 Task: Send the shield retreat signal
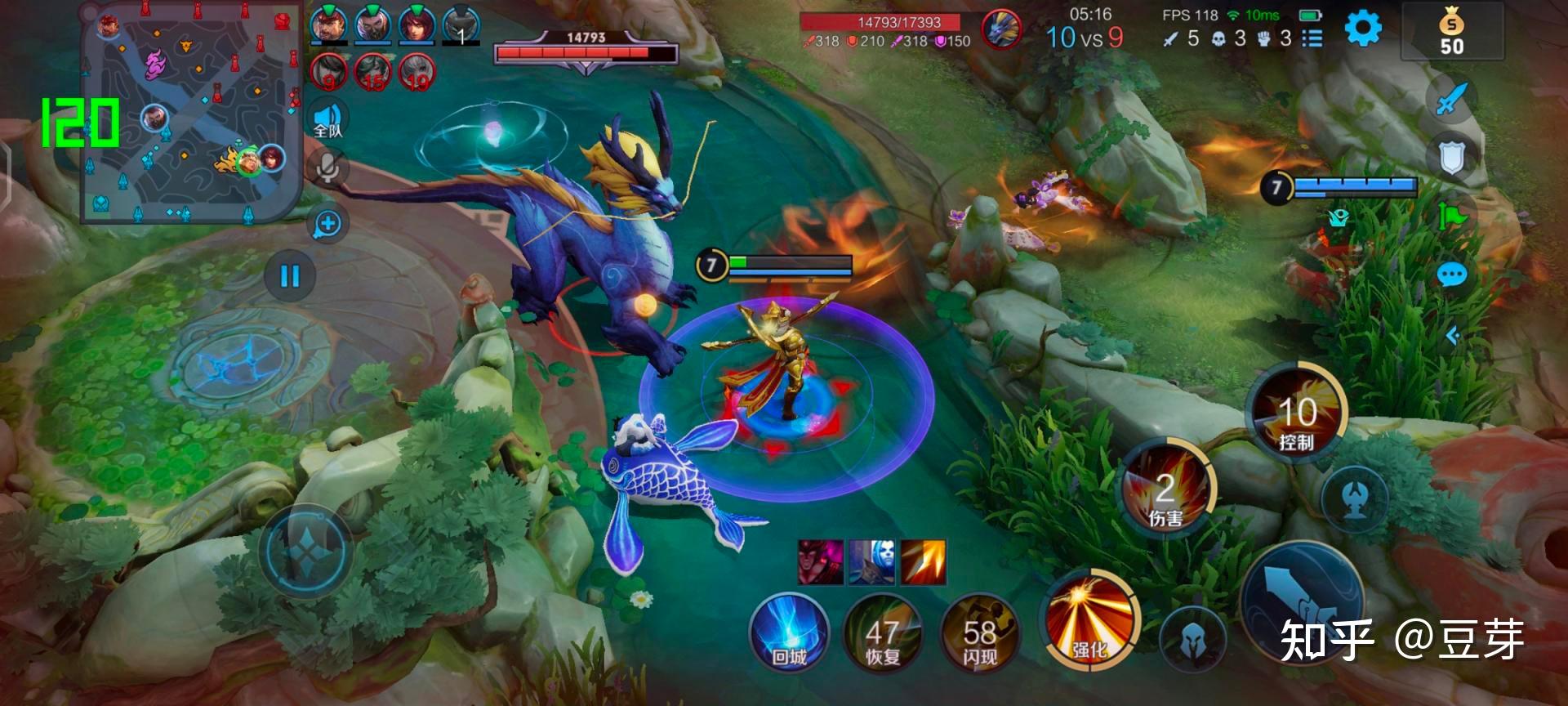[1452, 158]
